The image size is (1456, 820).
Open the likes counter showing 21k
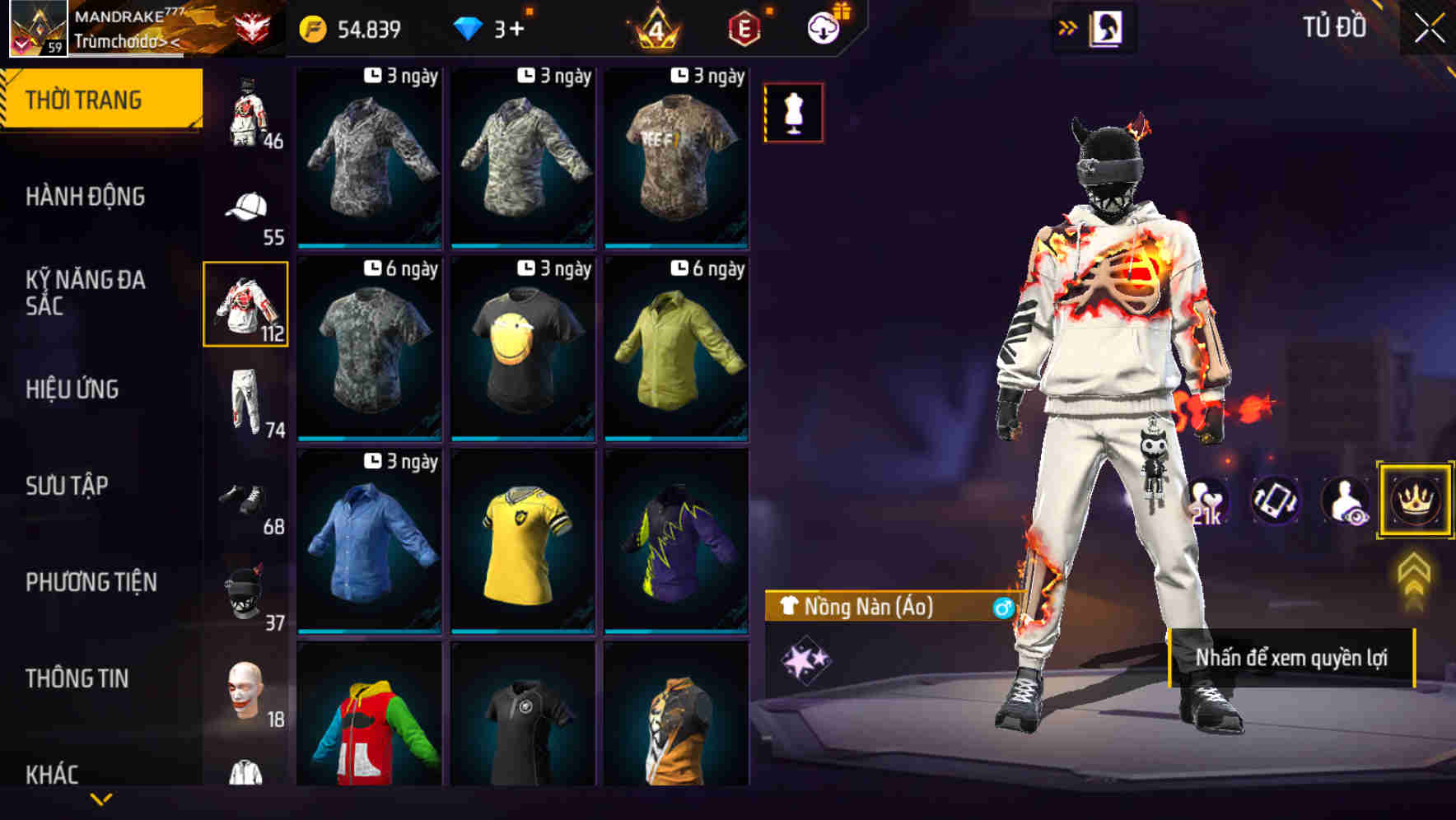tap(1208, 501)
